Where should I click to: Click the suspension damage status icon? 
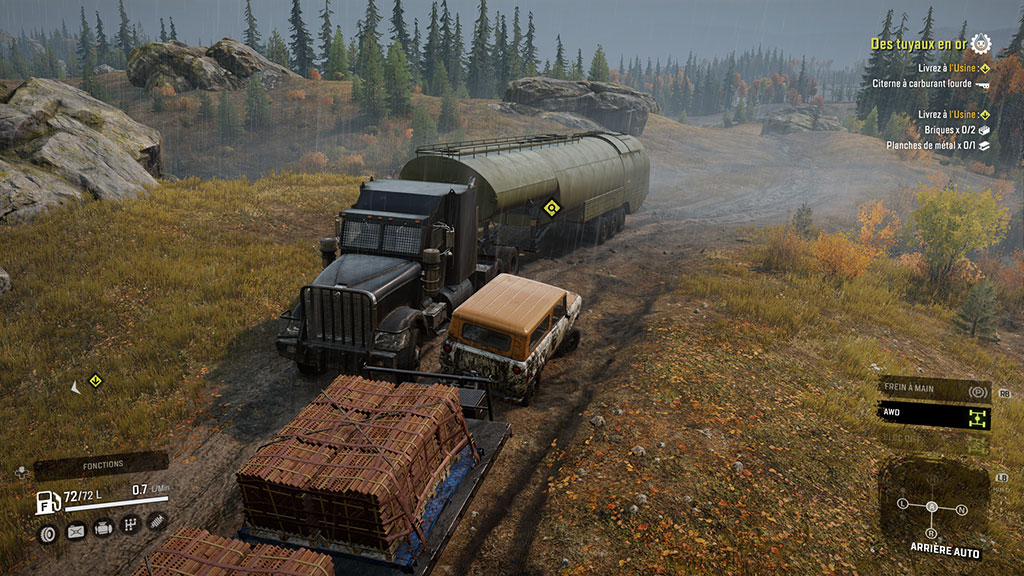pyautogui.click(x=157, y=521)
